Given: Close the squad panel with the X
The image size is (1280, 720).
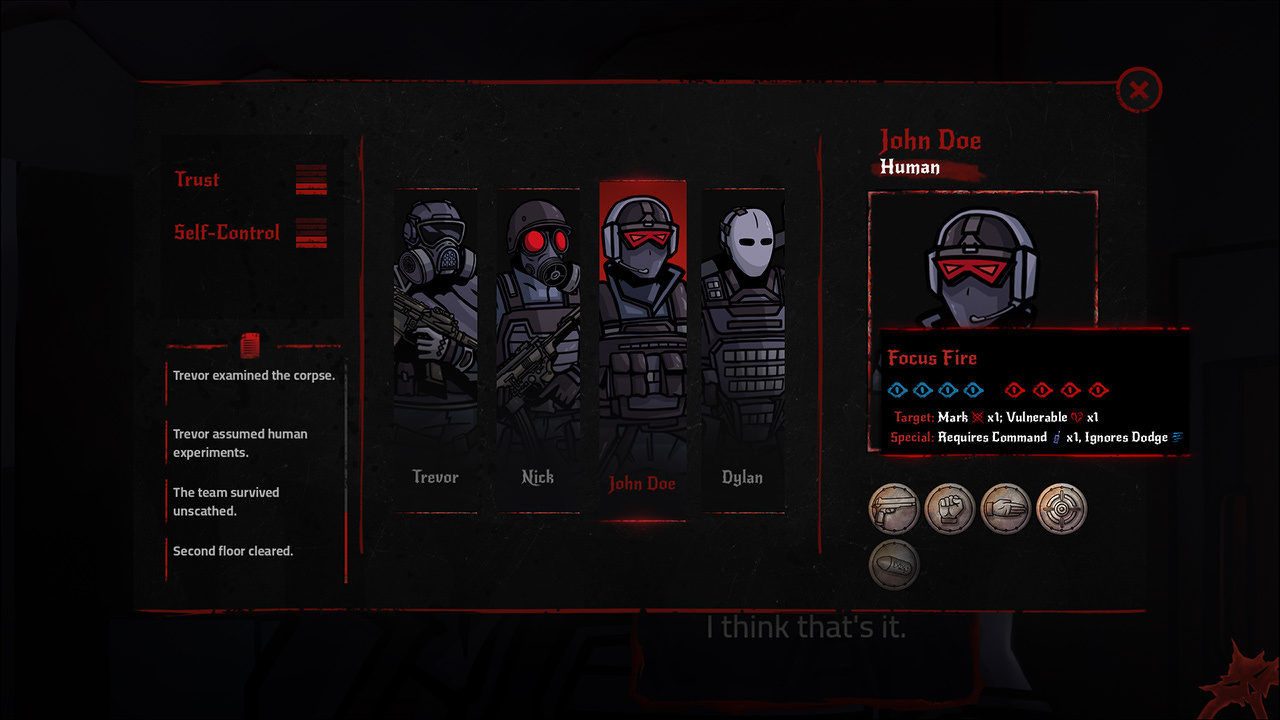Looking at the screenshot, I should click(1138, 91).
